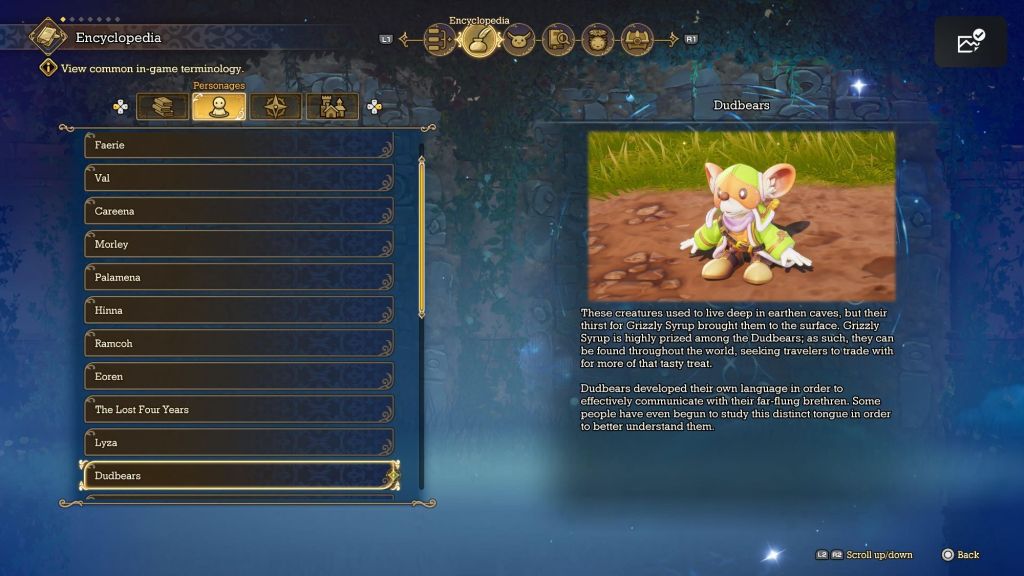Select Ramcoh in the list
Viewport: 1024px width, 576px height.
tap(238, 343)
